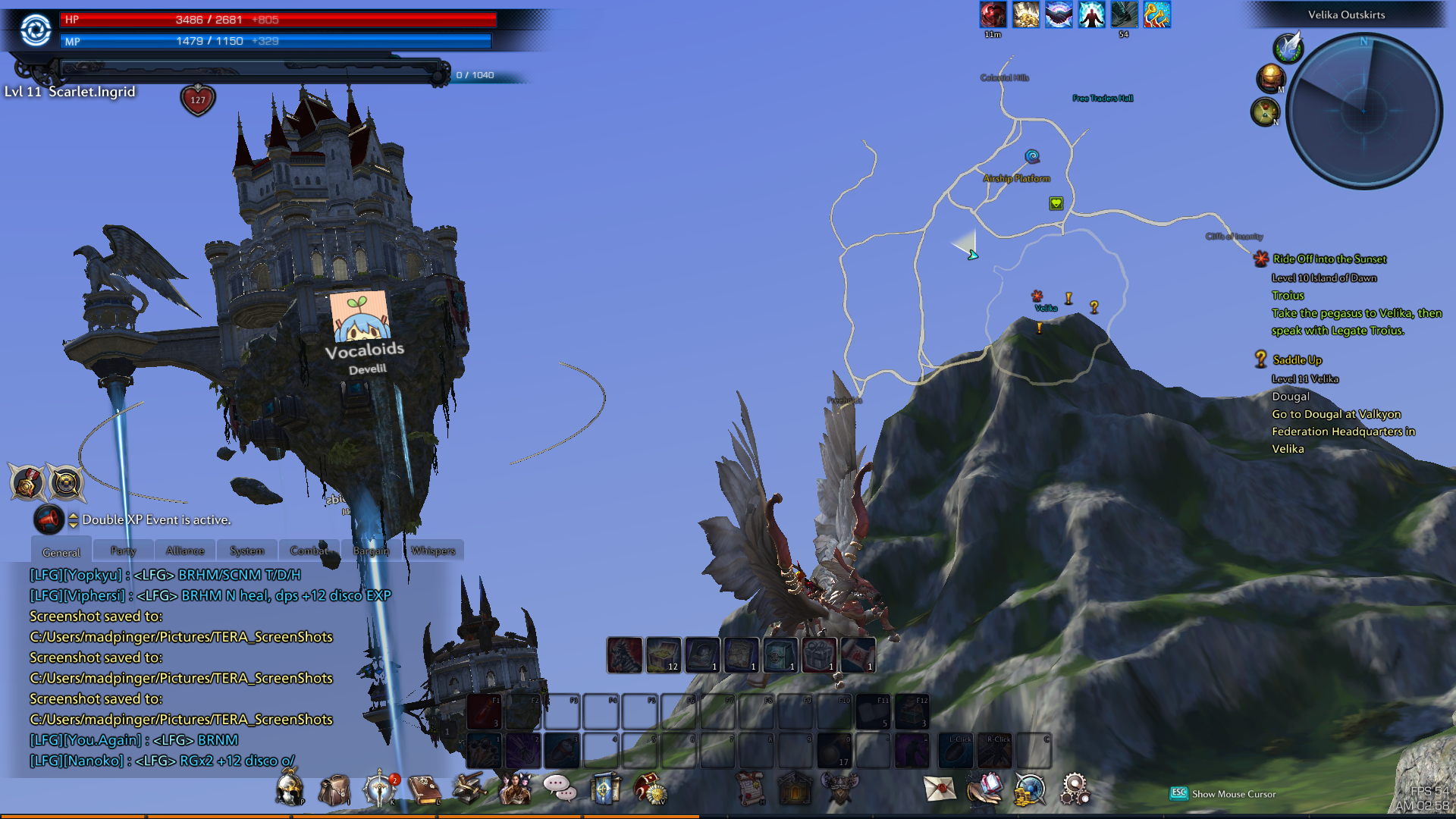Screen dimensions: 1456x819
Task: Select the Saddle Up quest tracker entry
Action: [x=1297, y=360]
